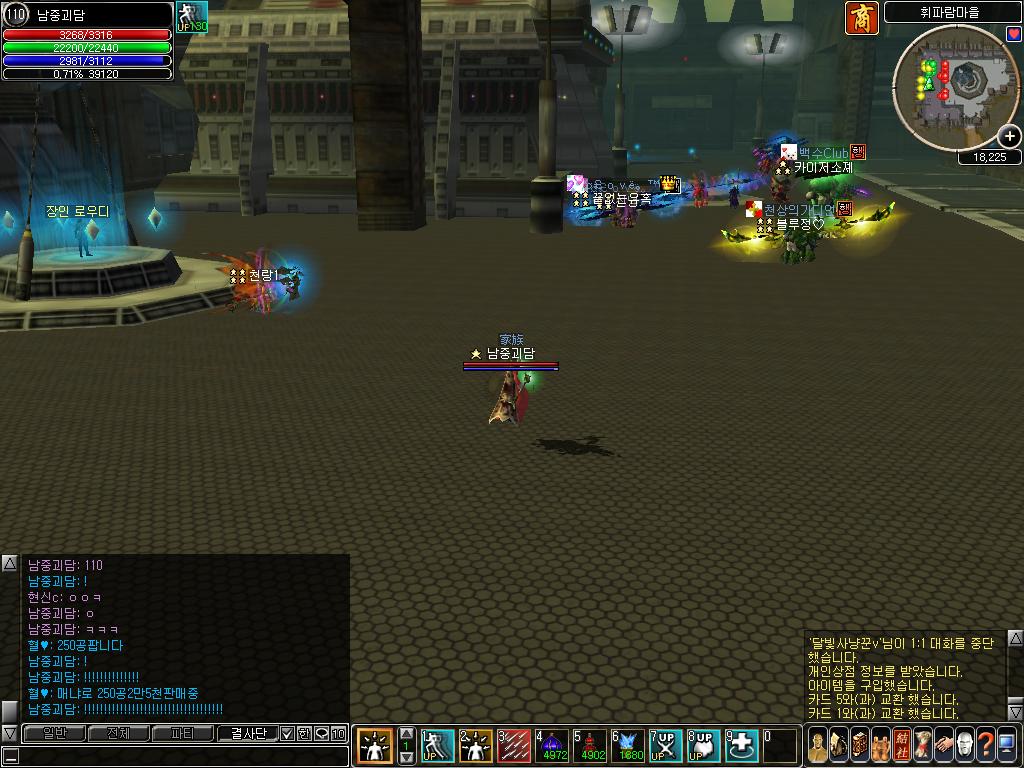Click the circular minimap
Image resolution: width=1024 pixels, height=768 pixels.
click(955, 87)
